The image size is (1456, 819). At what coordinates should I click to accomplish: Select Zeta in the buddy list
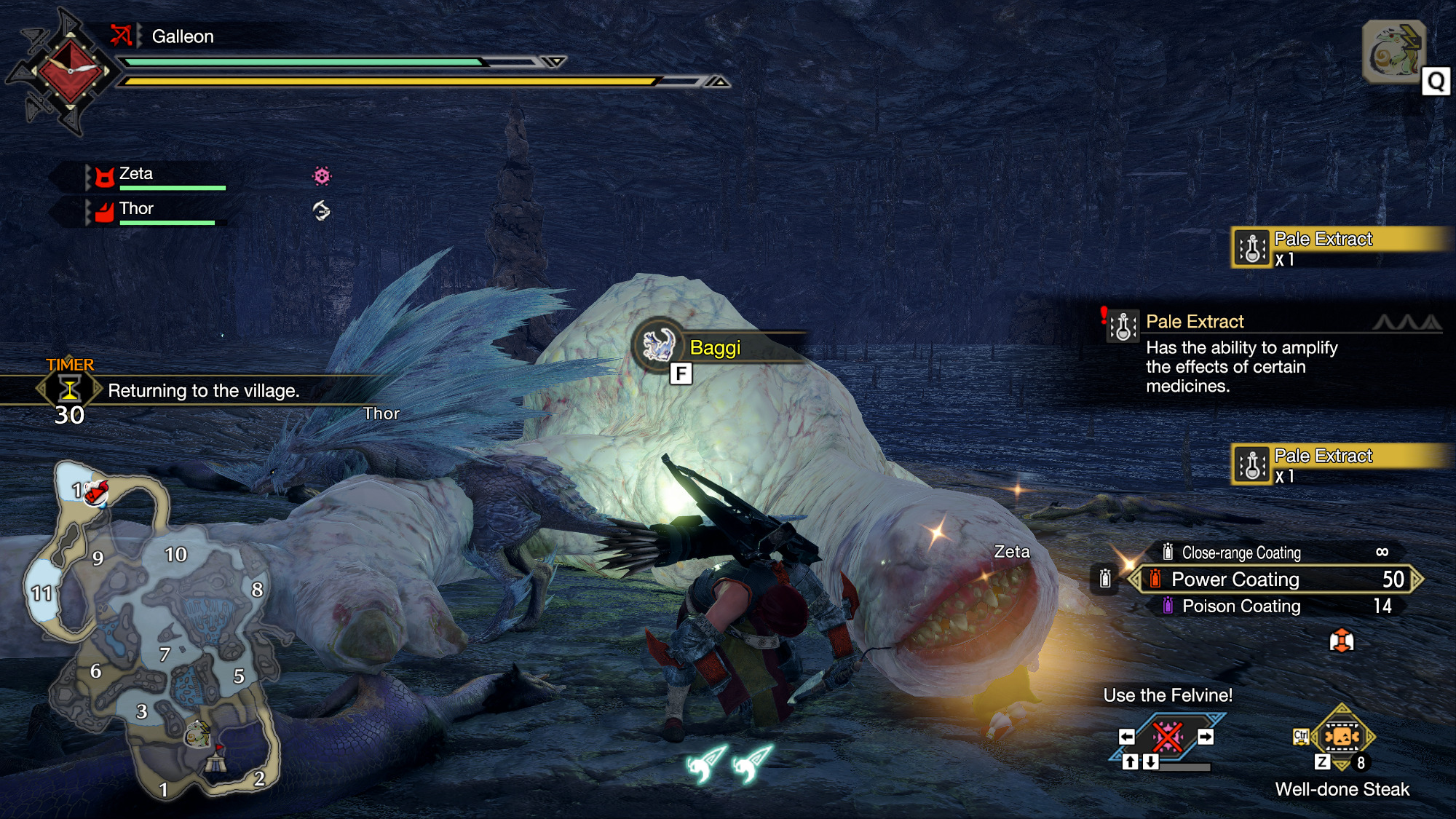point(136,174)
